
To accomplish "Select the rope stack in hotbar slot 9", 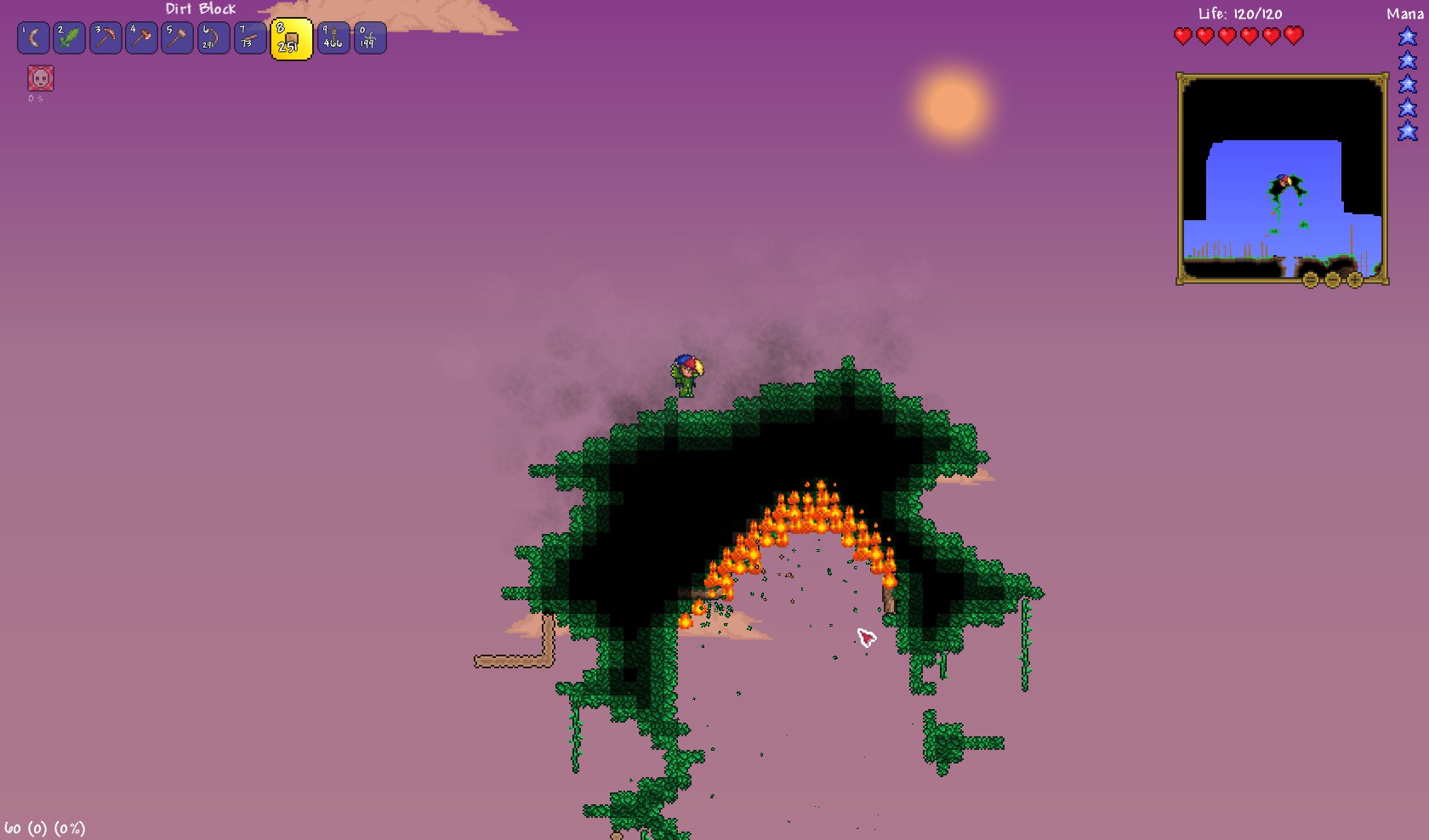I will (x=332, y=37).
